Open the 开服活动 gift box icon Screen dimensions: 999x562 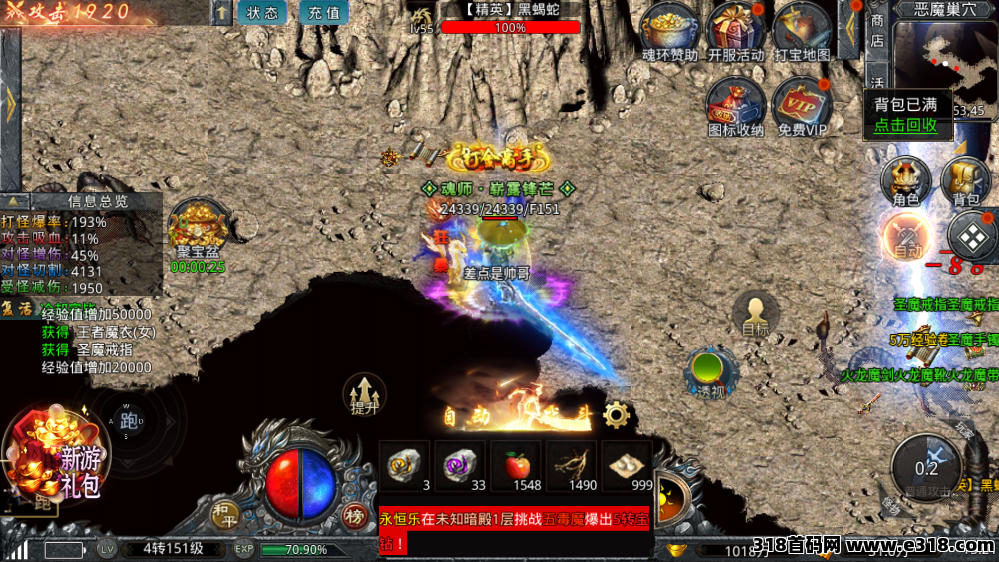pyautogui.click(x=736, y=28)
